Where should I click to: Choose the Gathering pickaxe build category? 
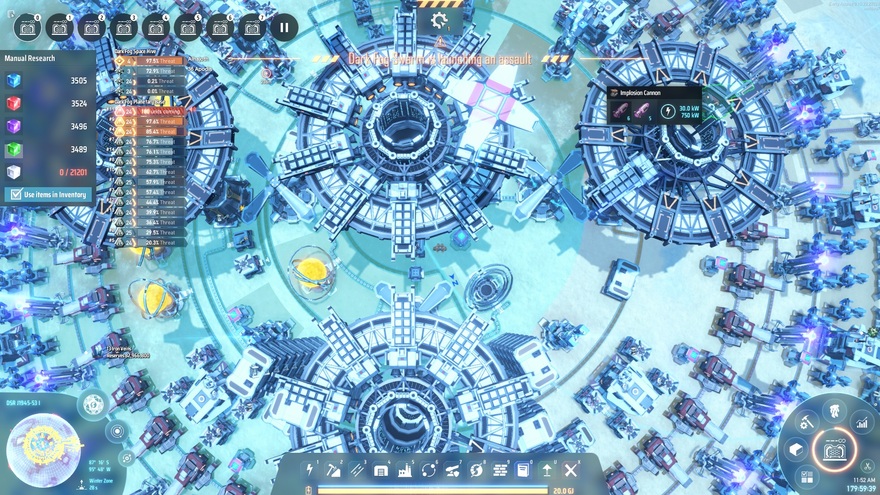(334, 470)
